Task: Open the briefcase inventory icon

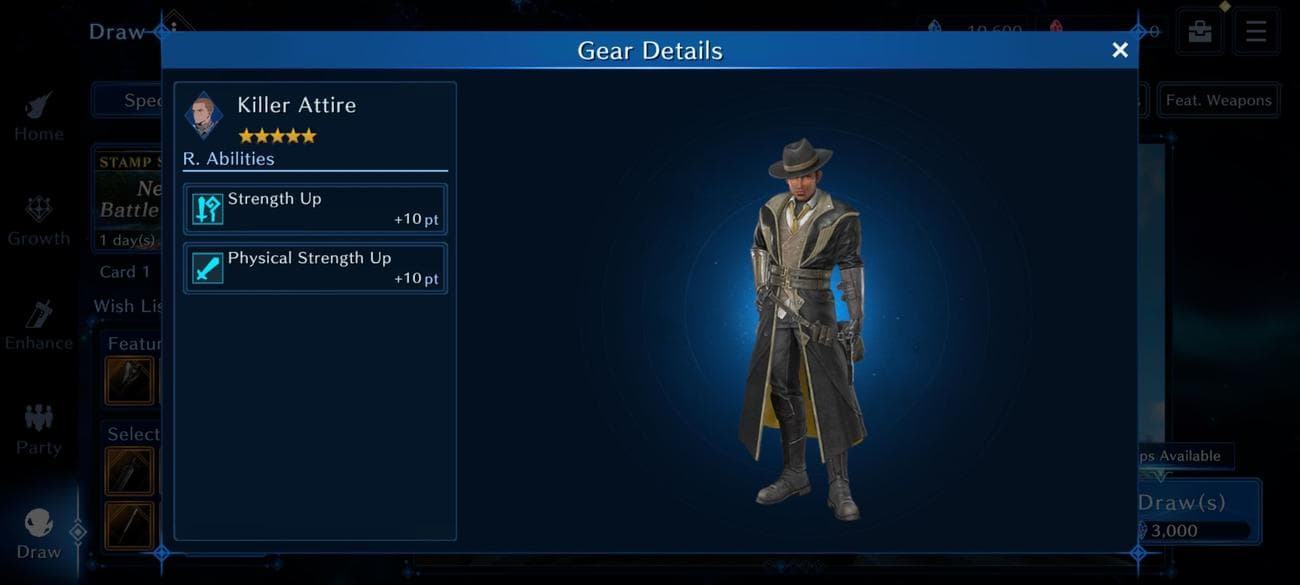Action: tap(1200, 31)
